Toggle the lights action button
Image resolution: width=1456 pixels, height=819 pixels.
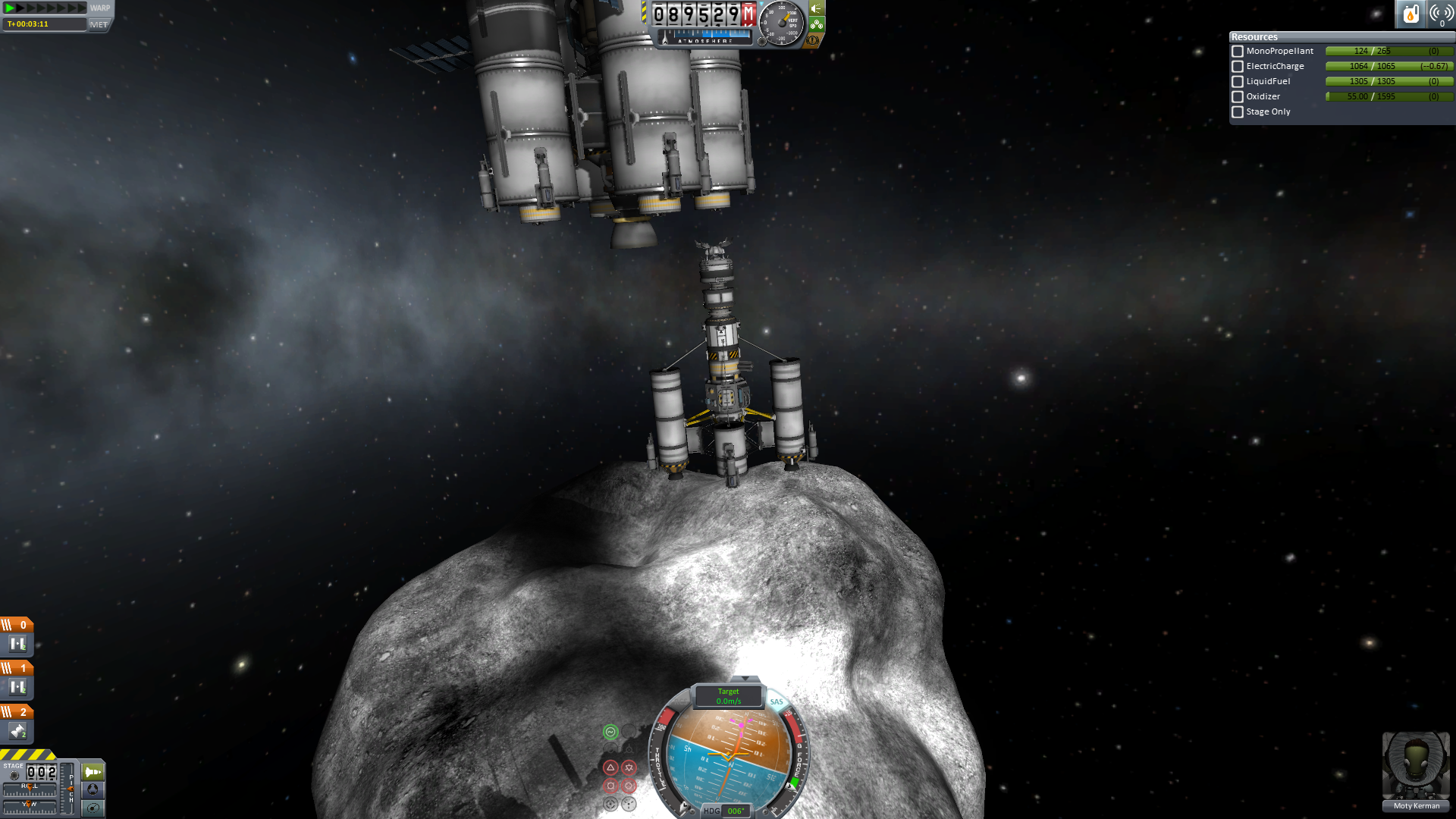817,9
